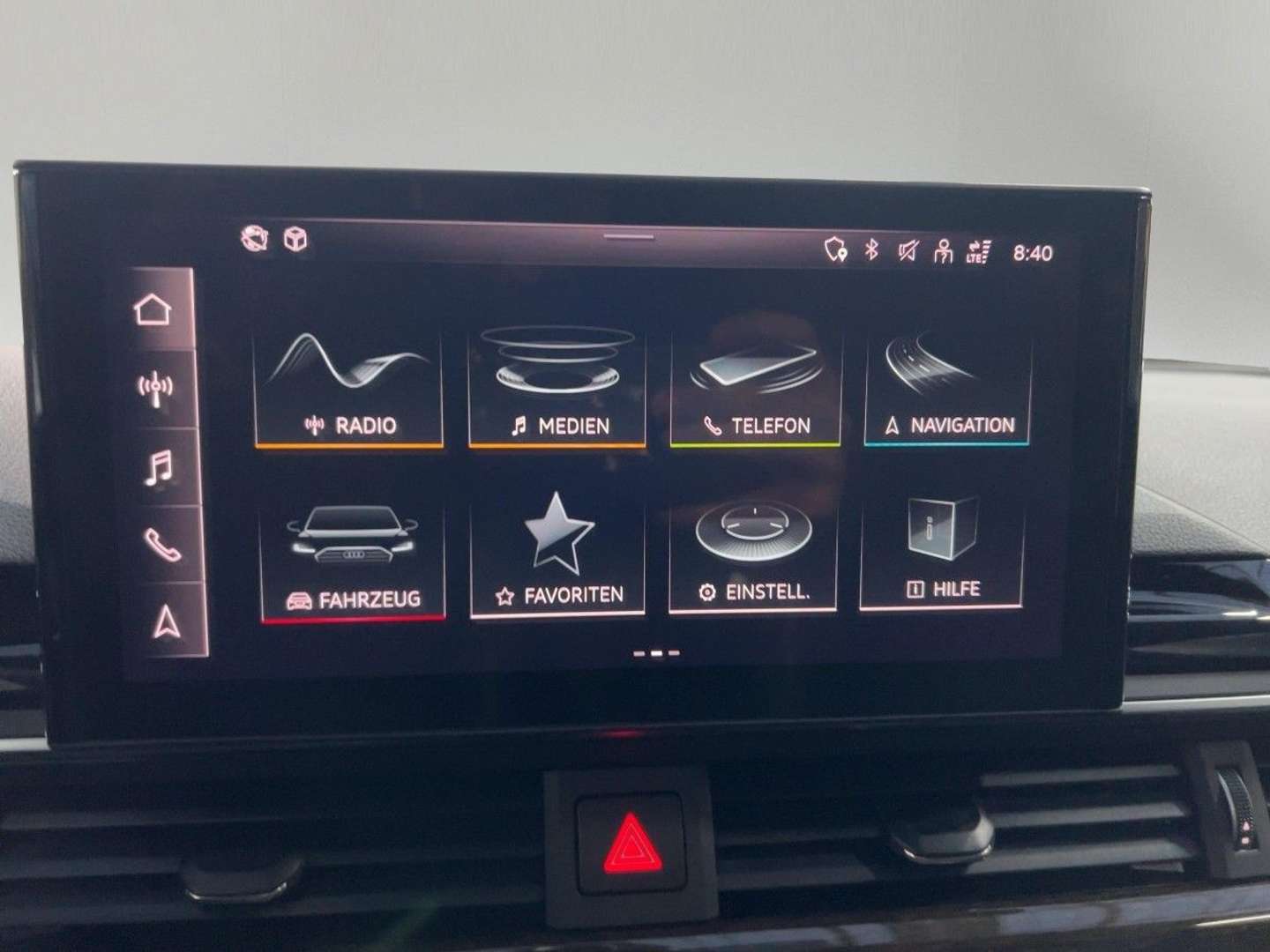Check the LTE signal strength indicator
The height and width of the screenshot is (952, 1270).
980,250
